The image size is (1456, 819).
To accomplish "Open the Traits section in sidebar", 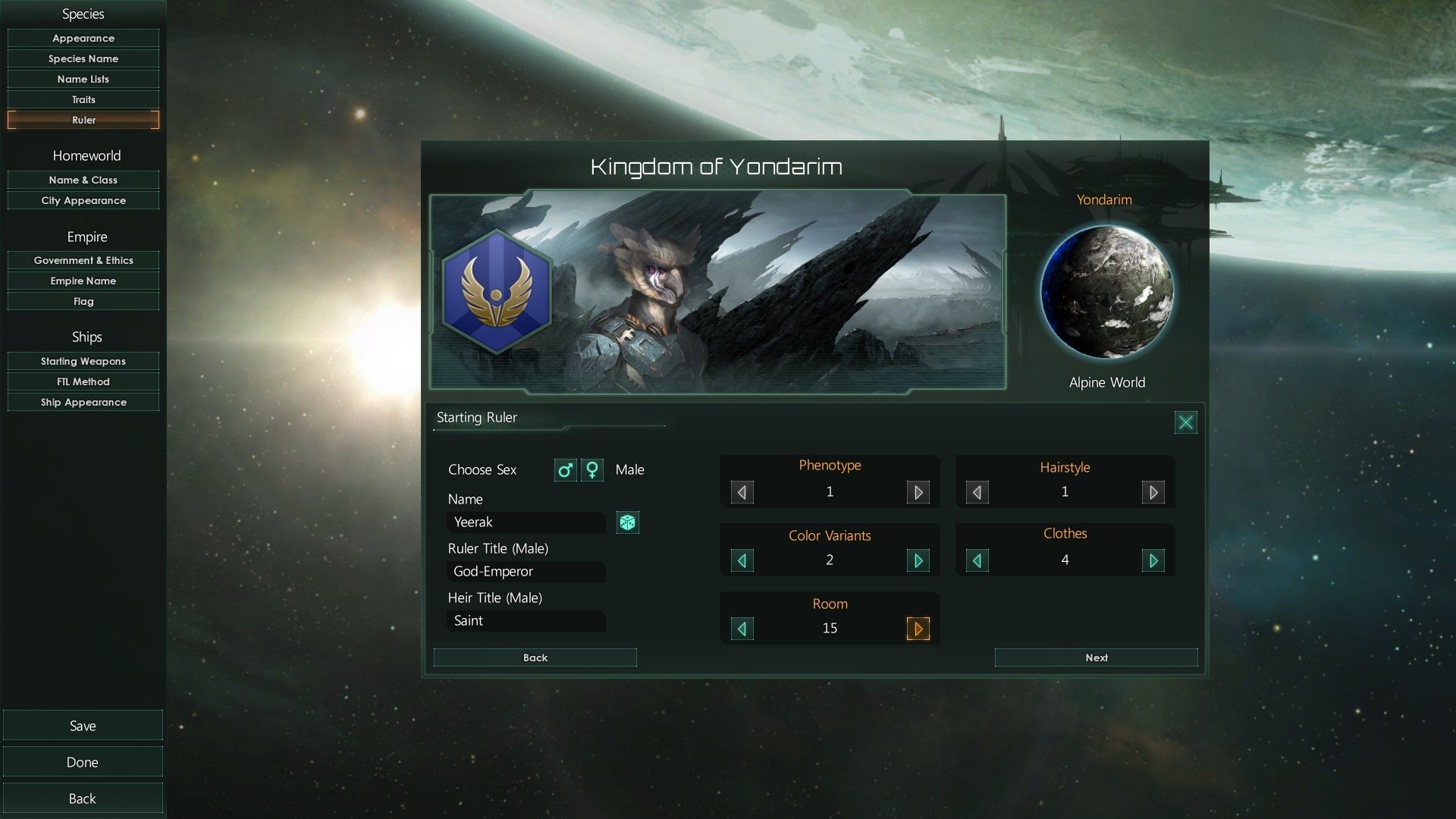I will 83,99.
